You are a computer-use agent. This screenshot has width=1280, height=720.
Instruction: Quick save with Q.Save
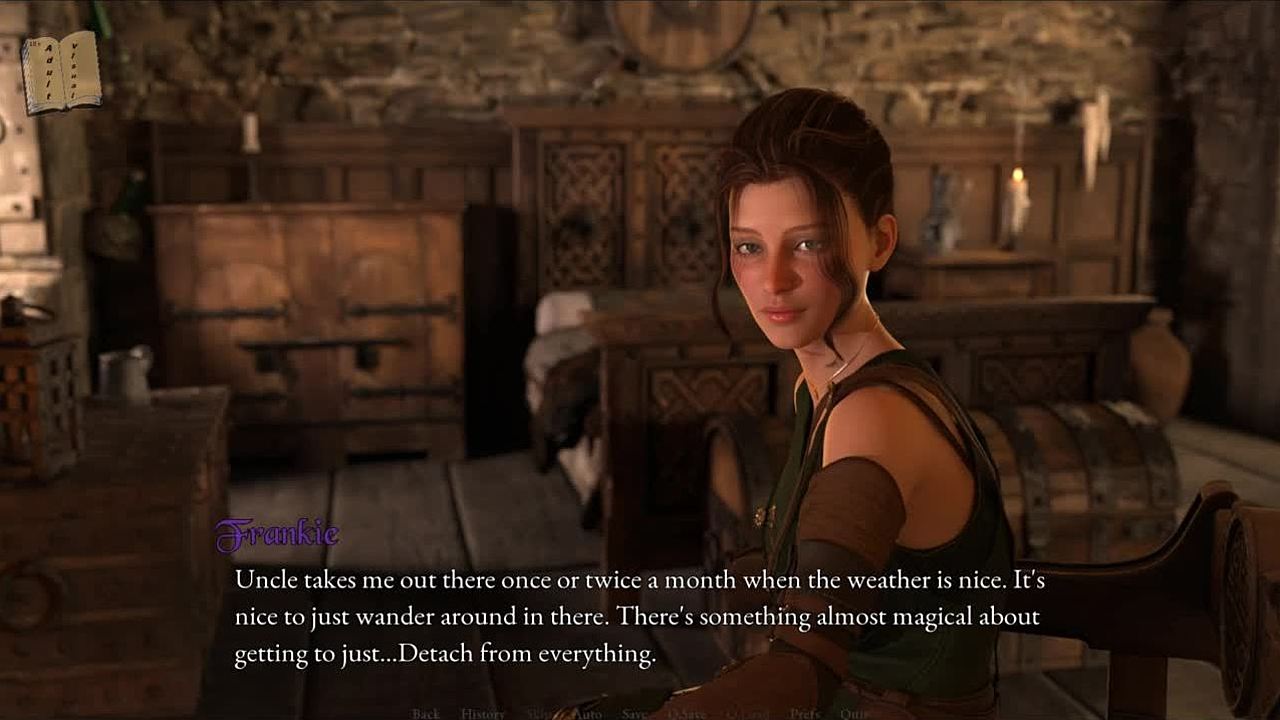click(685, 714)
